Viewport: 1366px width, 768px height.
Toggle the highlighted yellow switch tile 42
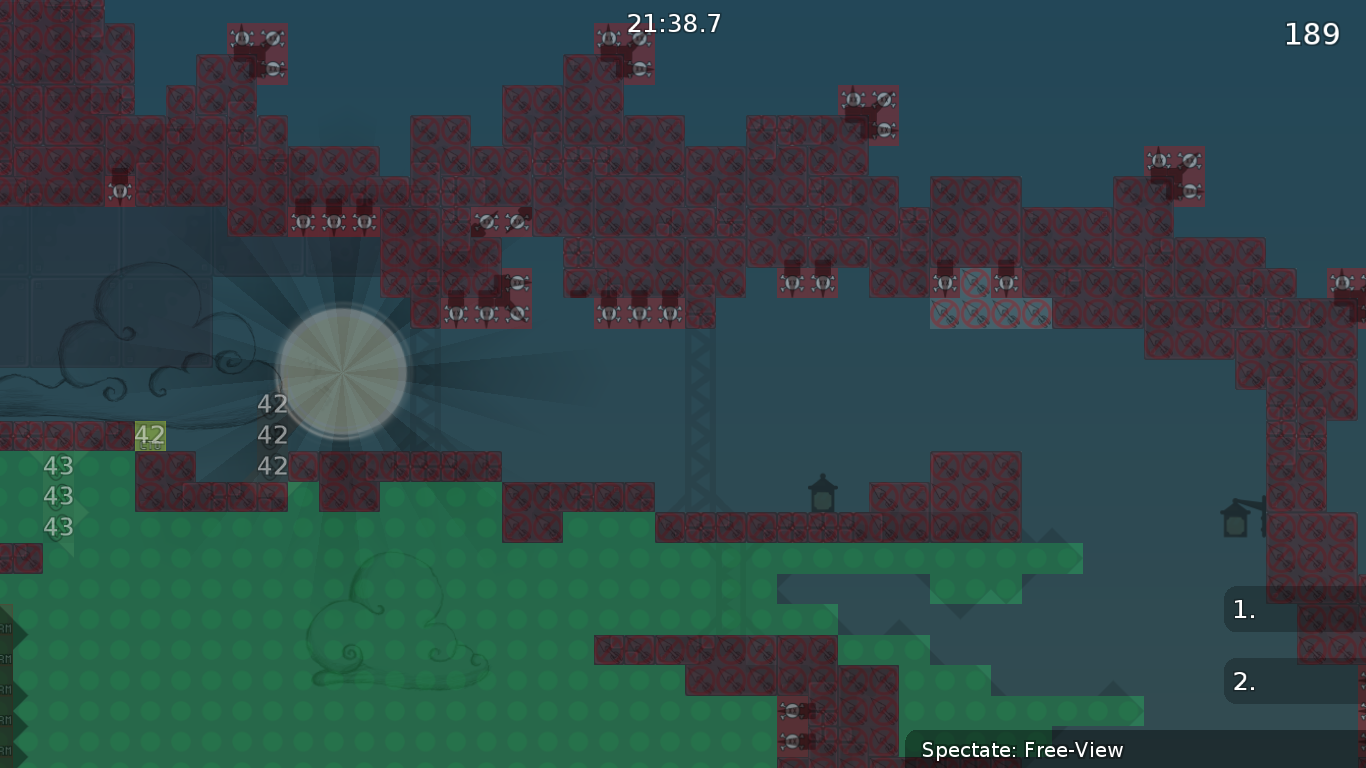tap(150, 435)
